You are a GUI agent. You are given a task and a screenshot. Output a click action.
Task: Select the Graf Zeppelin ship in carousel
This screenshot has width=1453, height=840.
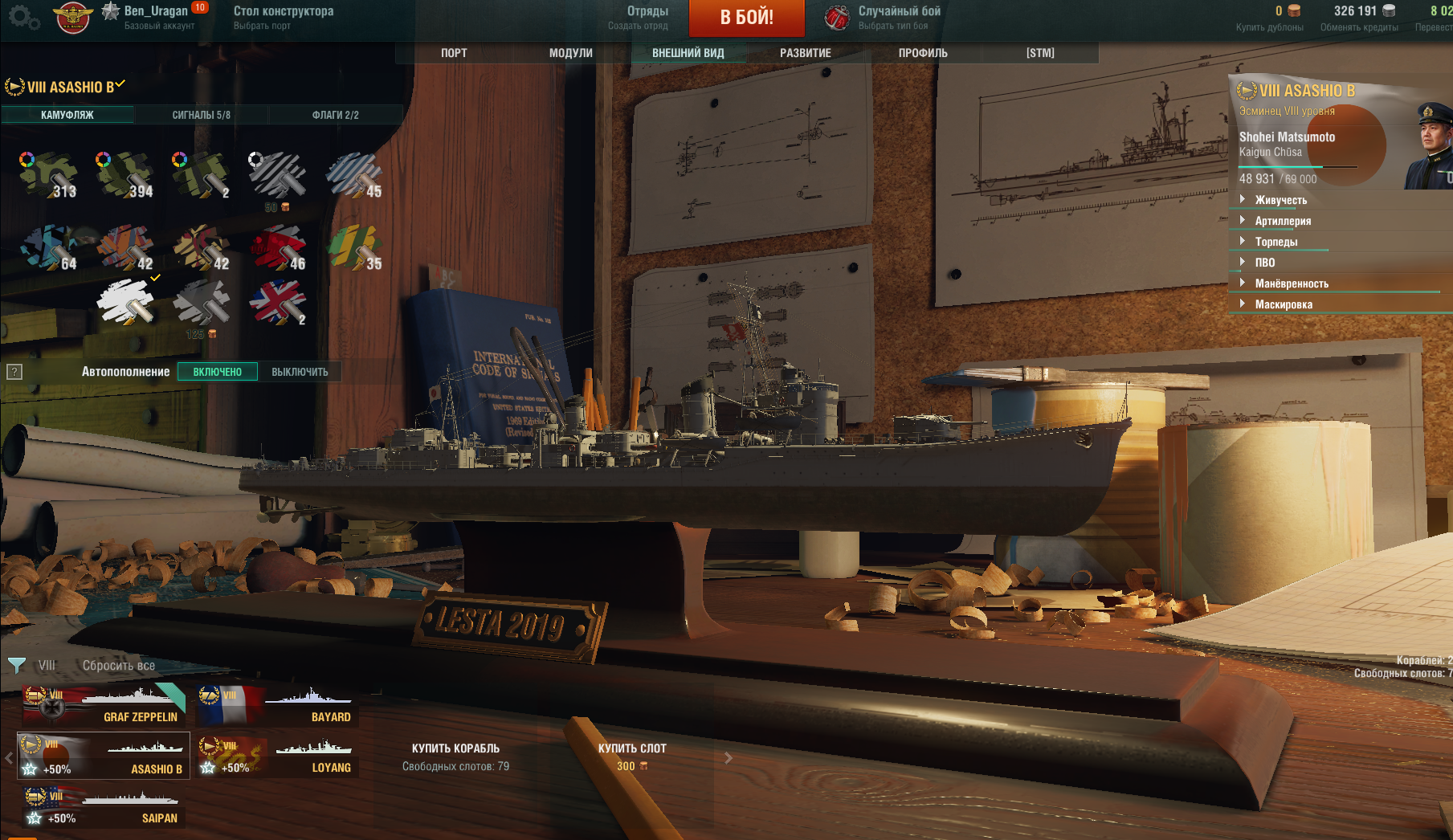pos(104,705)
